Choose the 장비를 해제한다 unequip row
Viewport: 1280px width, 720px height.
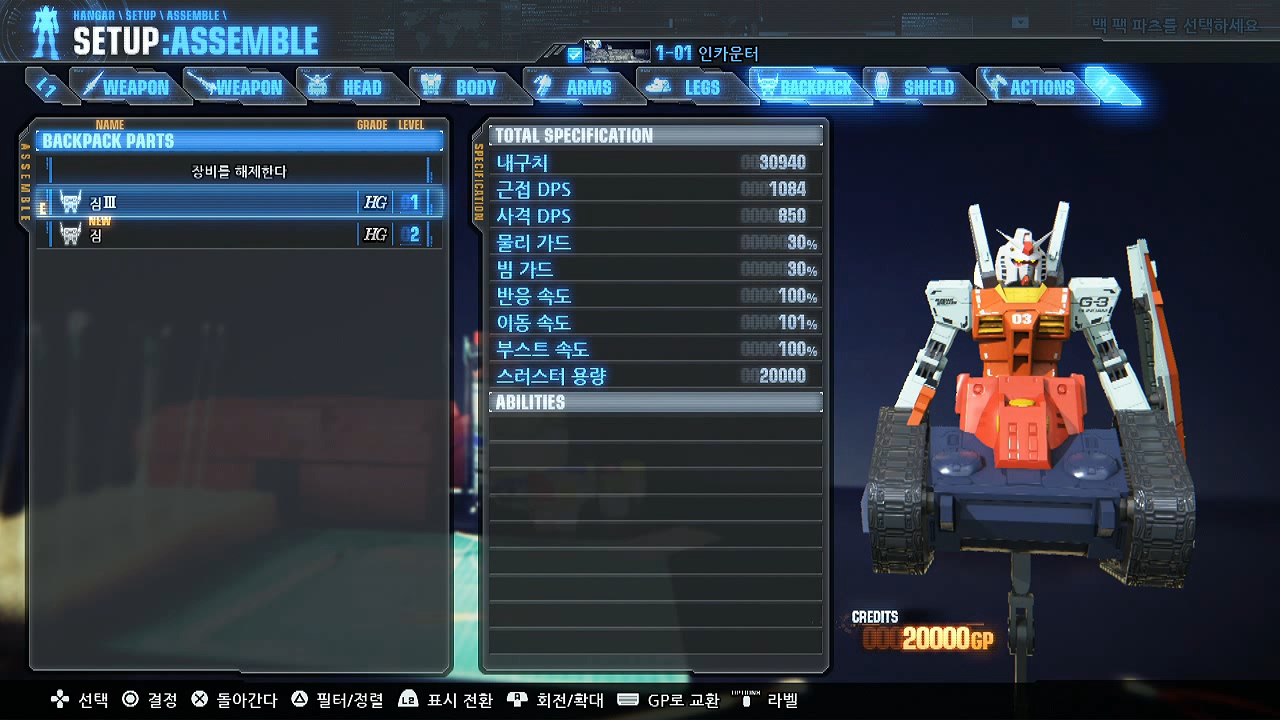coord(239,171)
